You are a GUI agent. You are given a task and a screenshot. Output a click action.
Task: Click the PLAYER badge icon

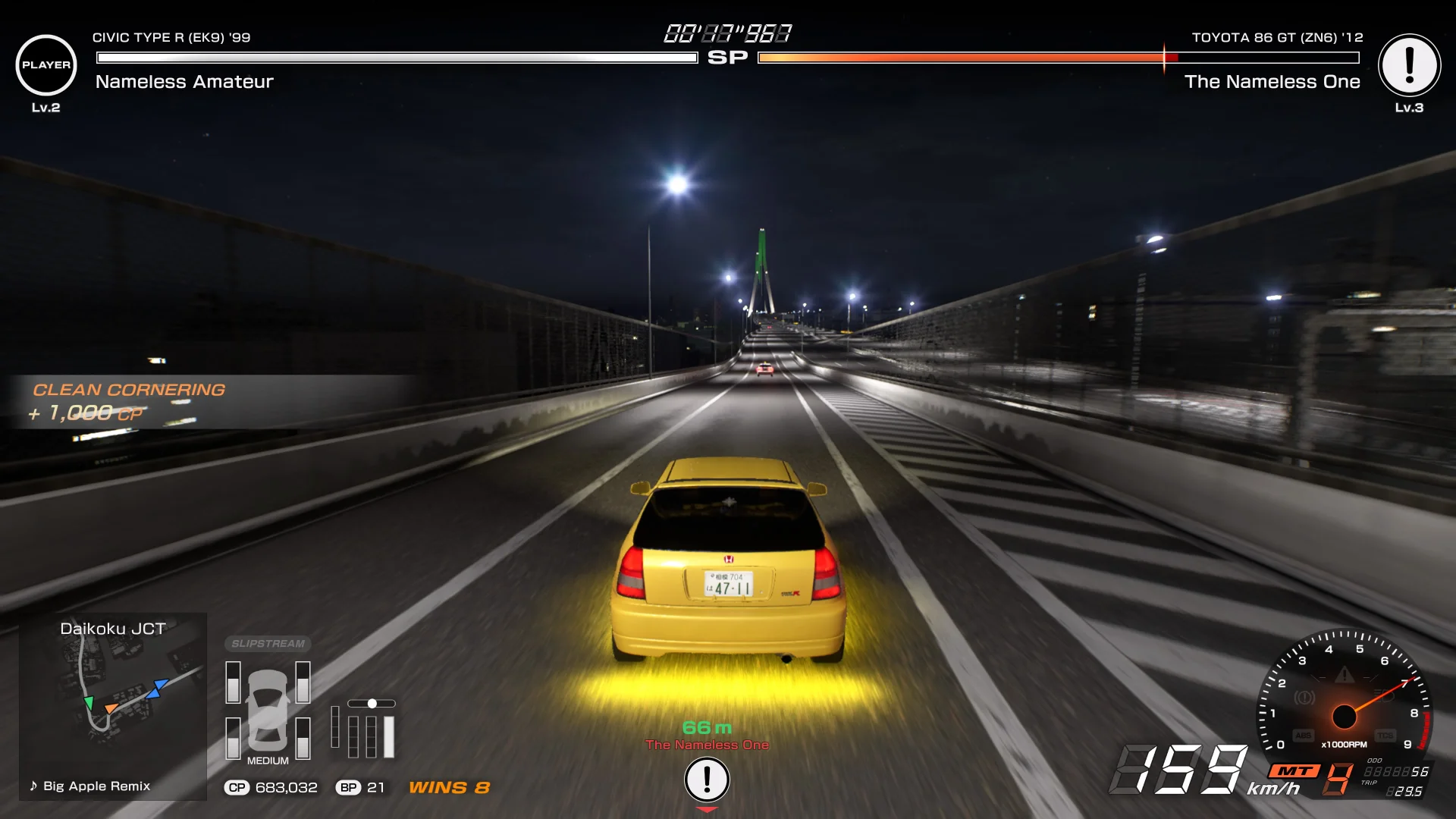46,65
